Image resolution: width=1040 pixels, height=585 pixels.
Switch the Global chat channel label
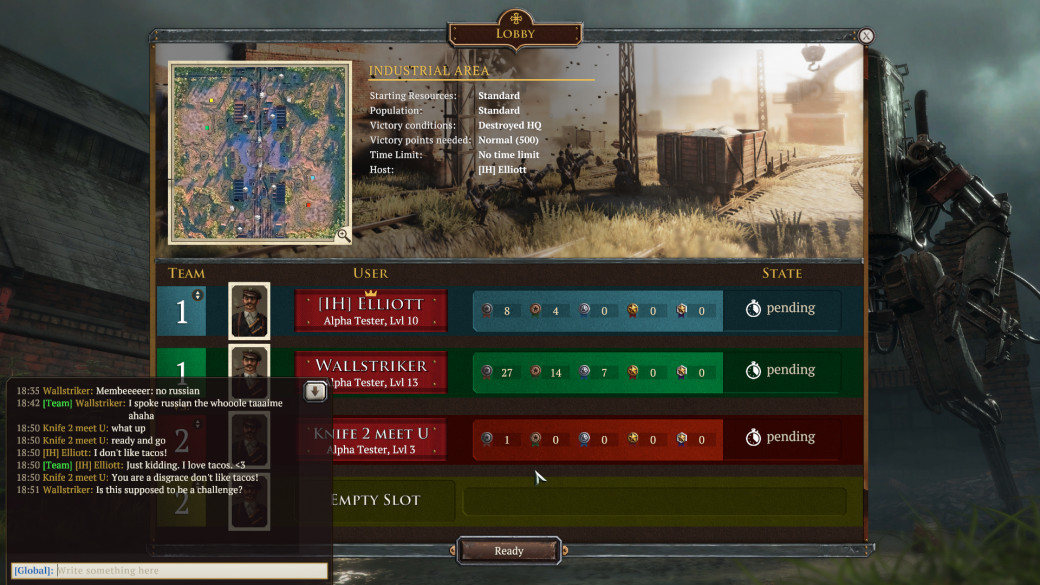(x=33, y=570)
